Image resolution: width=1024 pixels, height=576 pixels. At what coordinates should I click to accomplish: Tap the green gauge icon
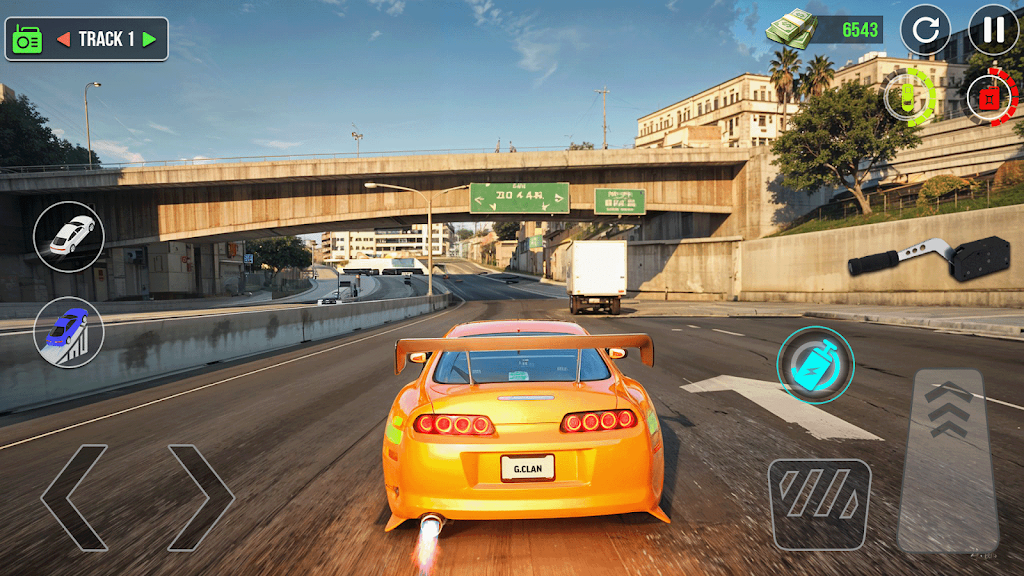coord(909,98)
